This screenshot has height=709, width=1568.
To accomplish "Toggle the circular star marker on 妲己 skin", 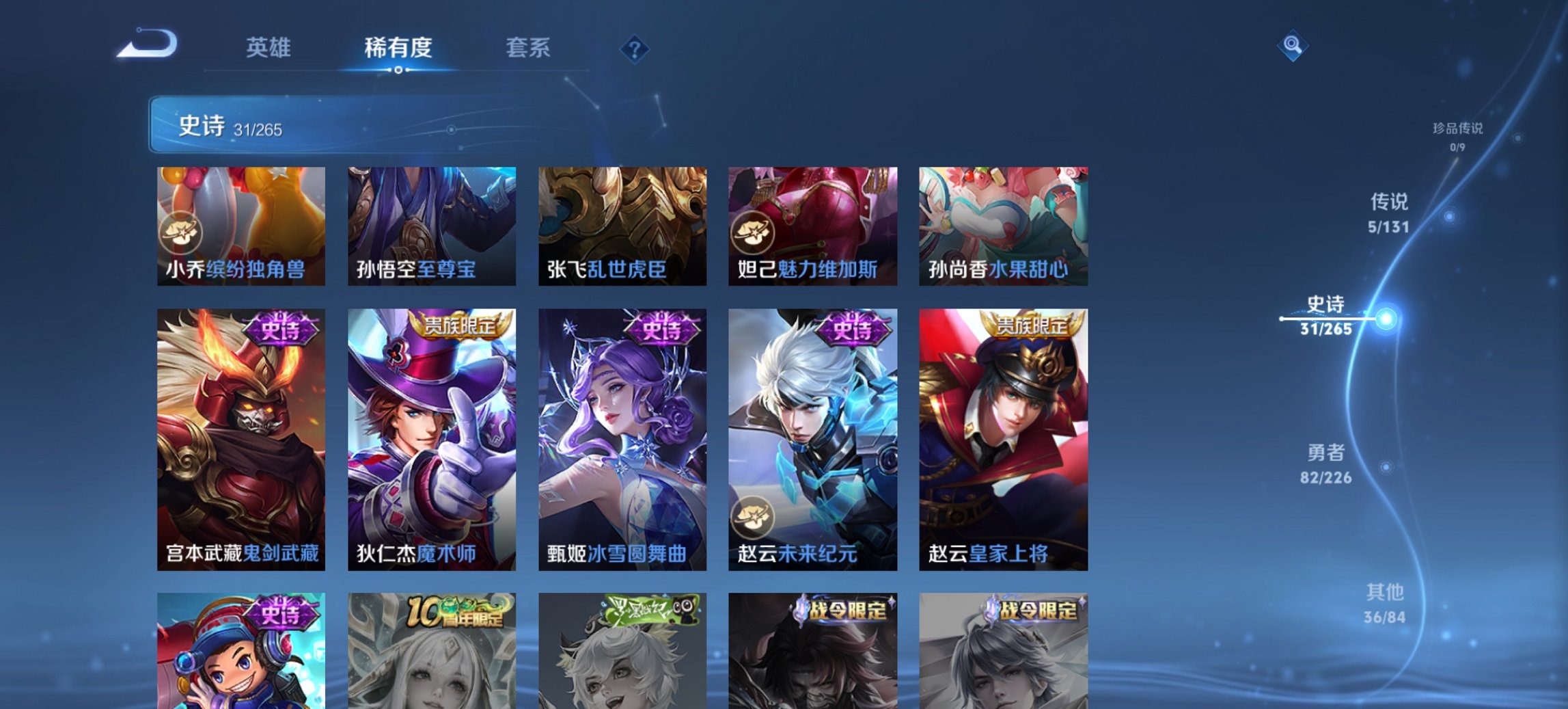I will point(753,232).
